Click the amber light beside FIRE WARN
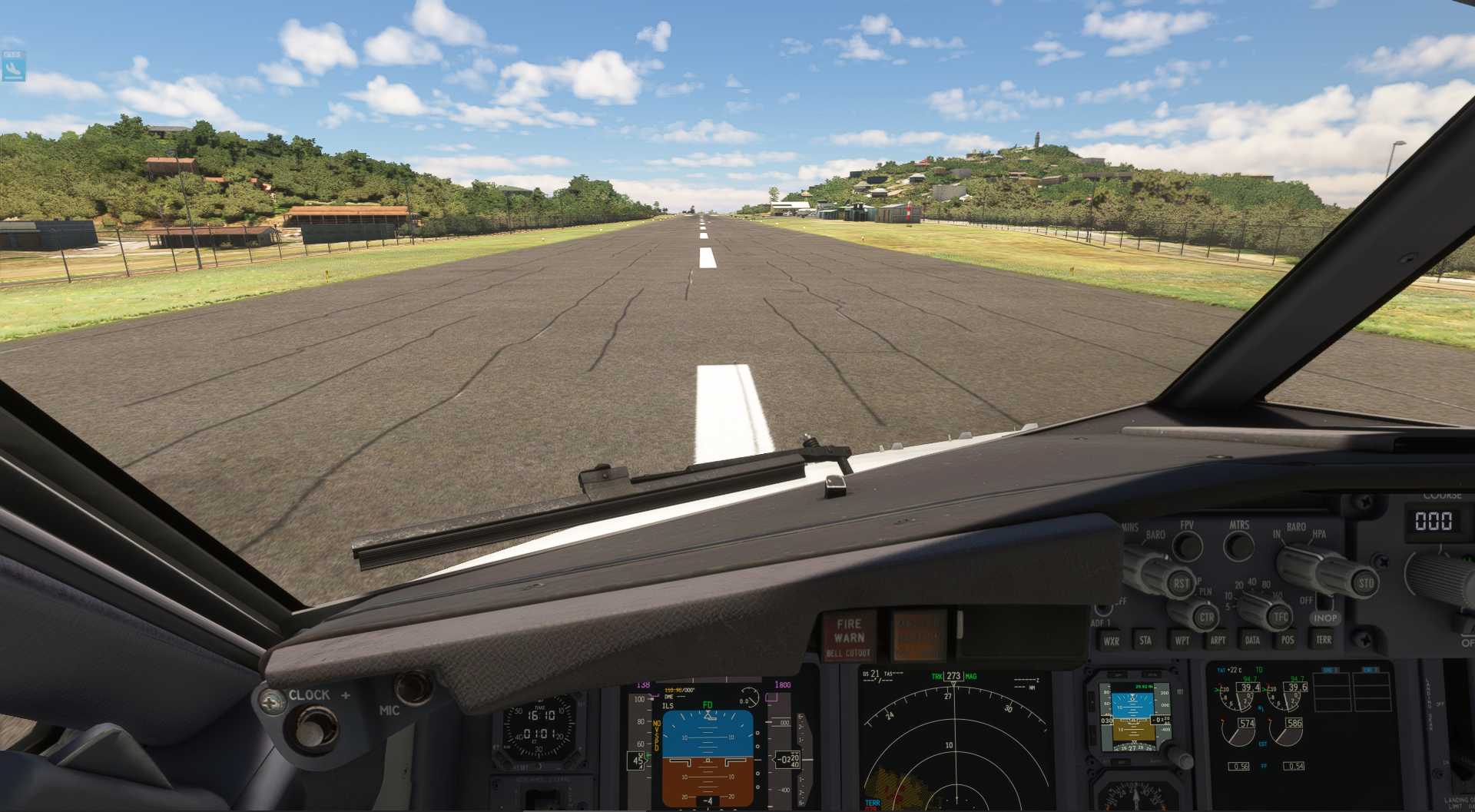The image size is (1475, 812). (918, 636)
